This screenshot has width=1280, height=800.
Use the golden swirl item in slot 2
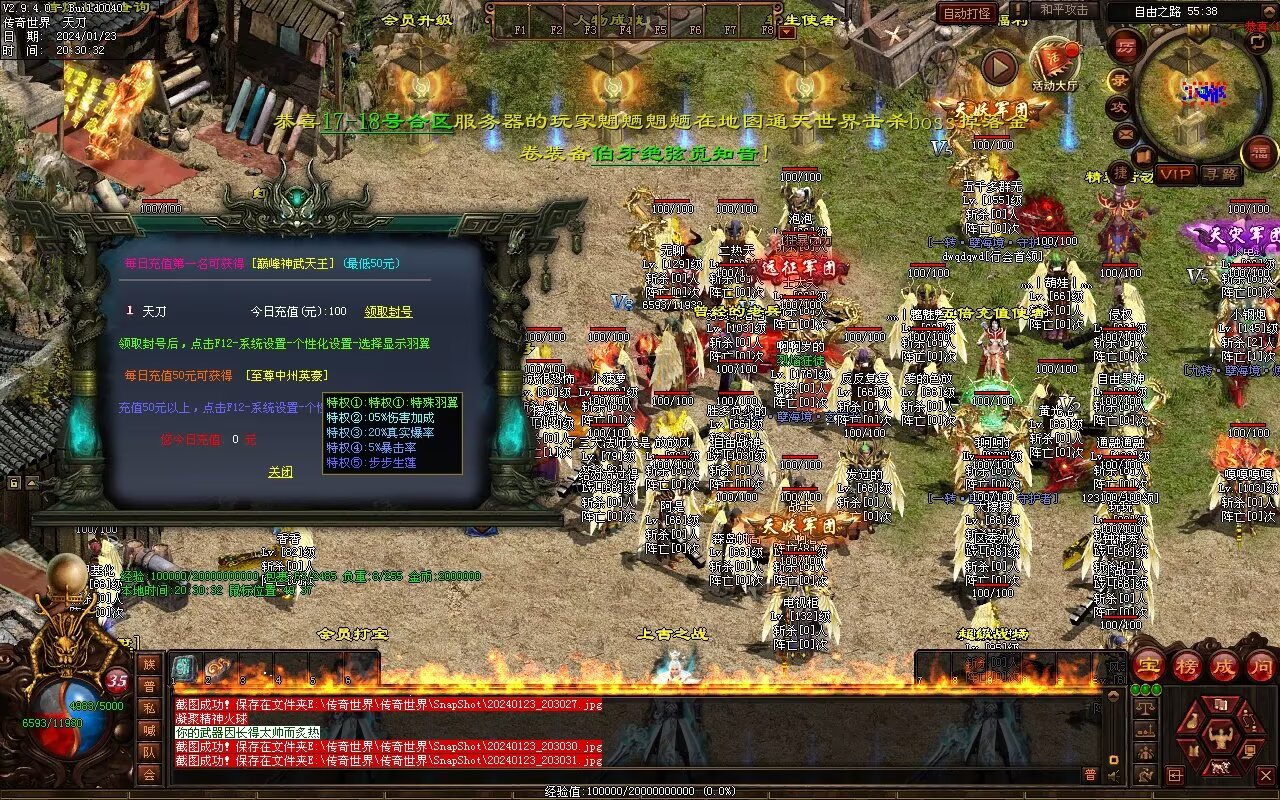pyautogui.click(x=216, y=669)
